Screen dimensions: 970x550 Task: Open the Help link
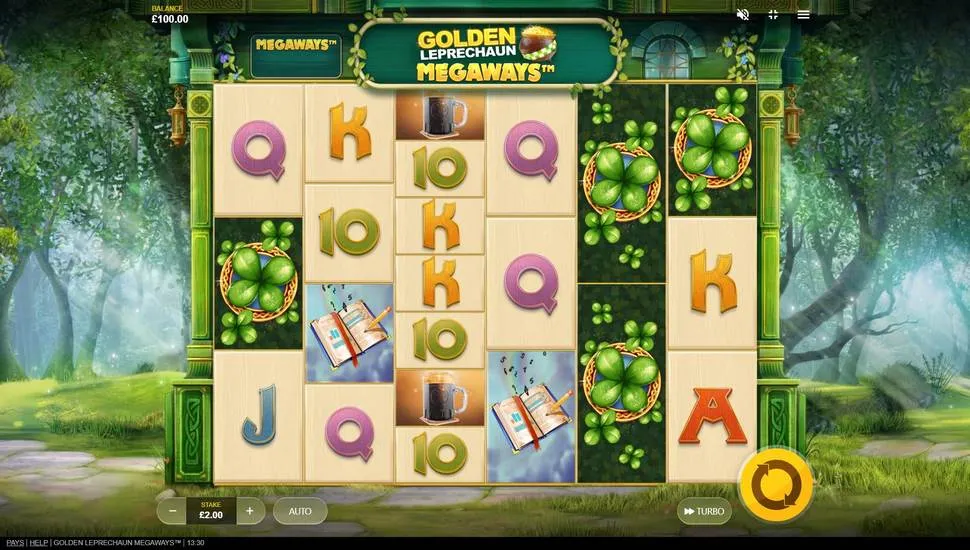point(38,542)
